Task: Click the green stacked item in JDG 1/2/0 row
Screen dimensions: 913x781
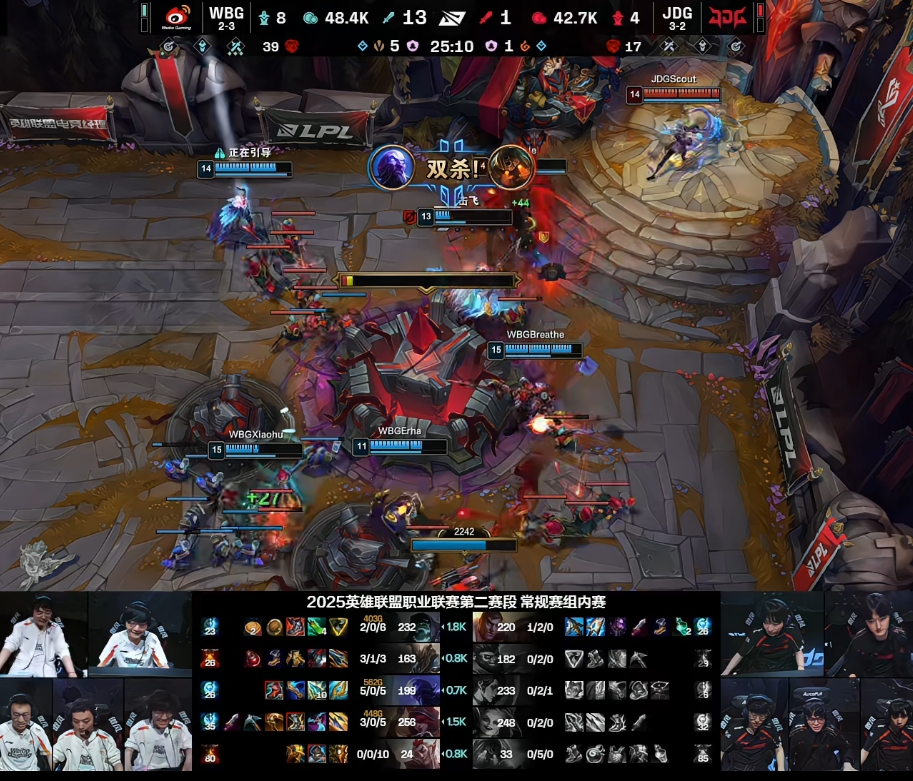Action: pos(680,627)
